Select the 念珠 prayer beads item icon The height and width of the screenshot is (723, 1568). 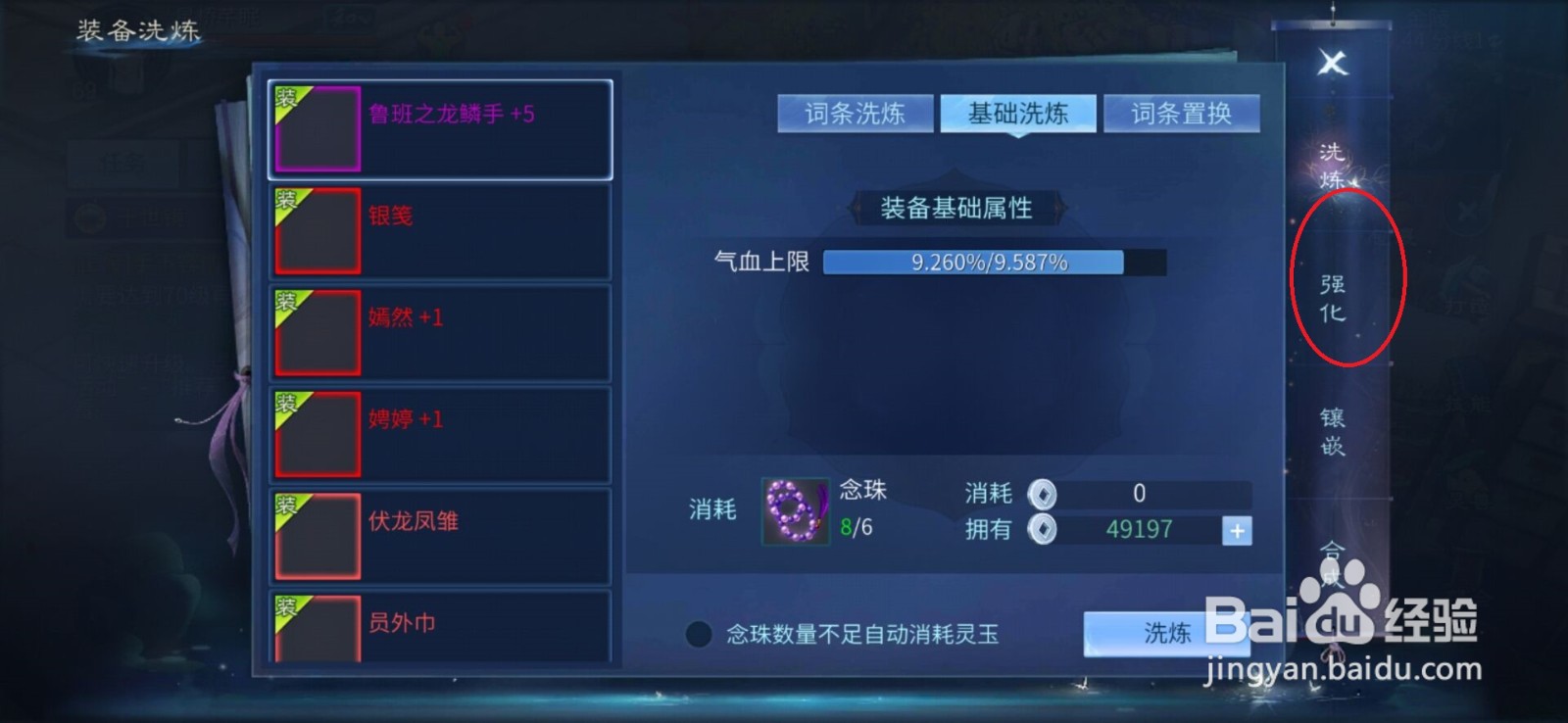coord(794,511)
